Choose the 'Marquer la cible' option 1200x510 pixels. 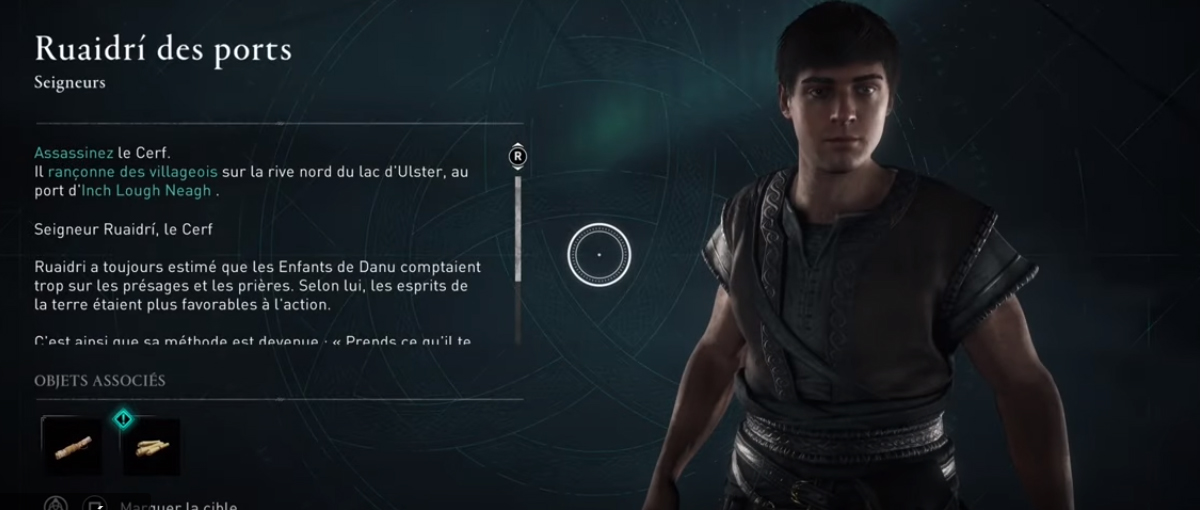click(x=177, y=505)
